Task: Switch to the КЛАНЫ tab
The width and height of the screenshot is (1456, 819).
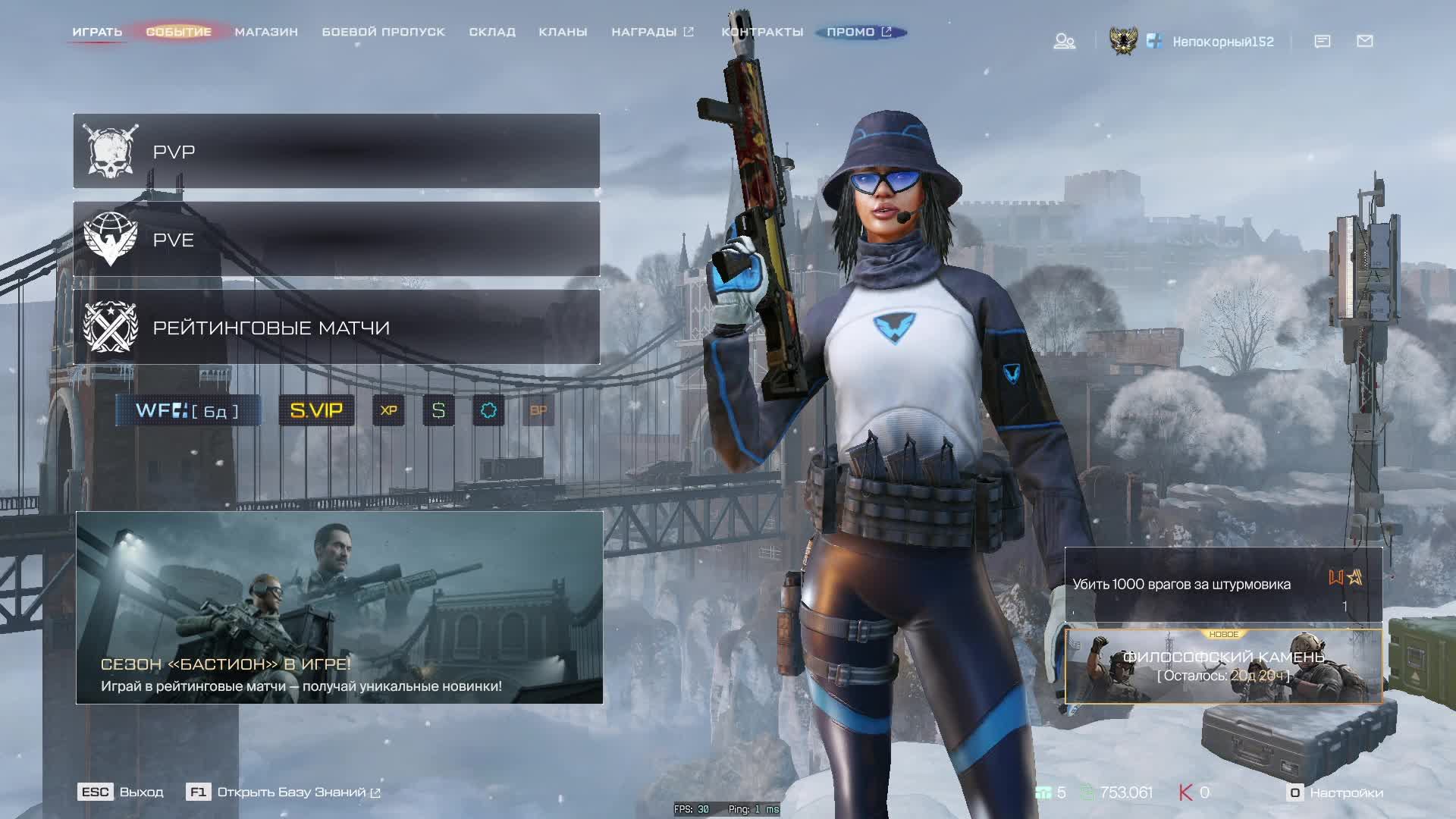Action: 563,32
